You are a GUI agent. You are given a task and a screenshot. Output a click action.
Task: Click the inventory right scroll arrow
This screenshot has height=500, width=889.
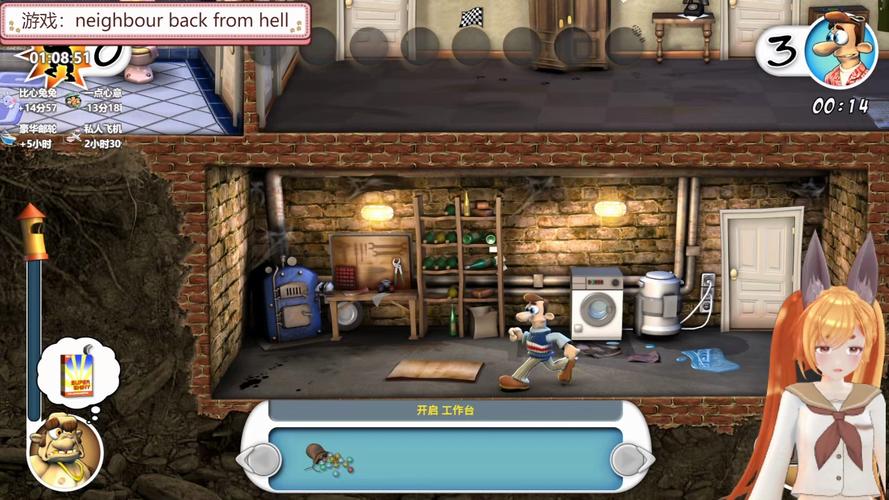[x=631, y=459]
